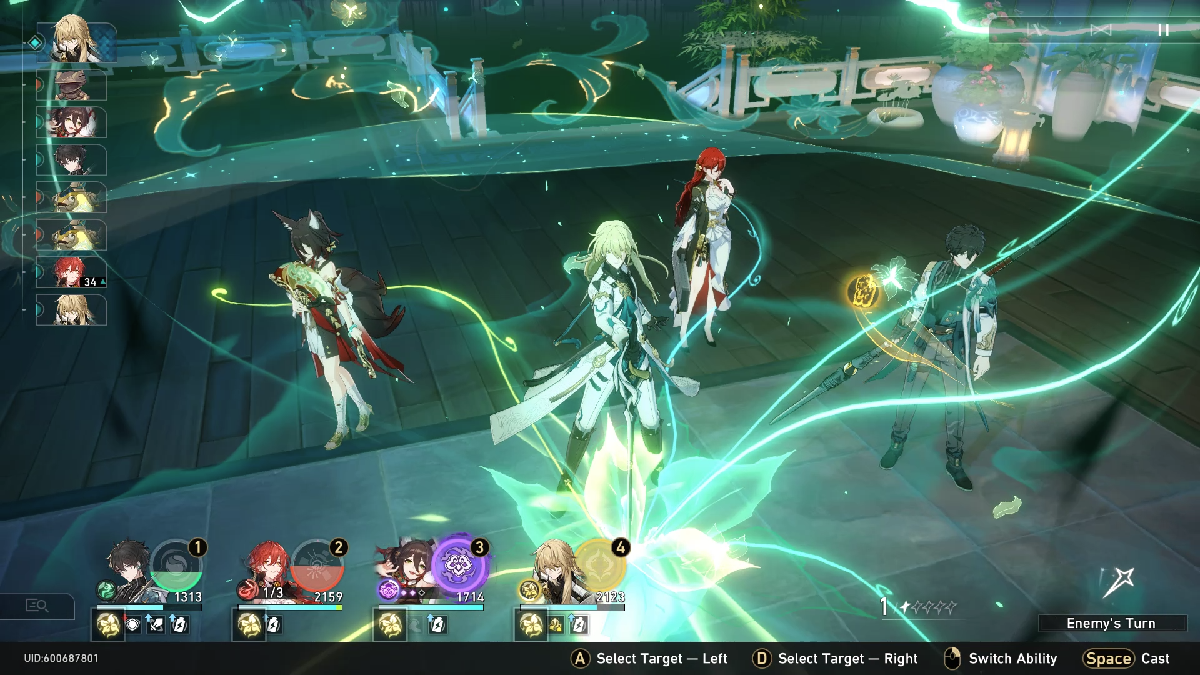Click the Enemy's Turn banner
Screen dimensions: 1200x675
click(x=1110, y=623)
